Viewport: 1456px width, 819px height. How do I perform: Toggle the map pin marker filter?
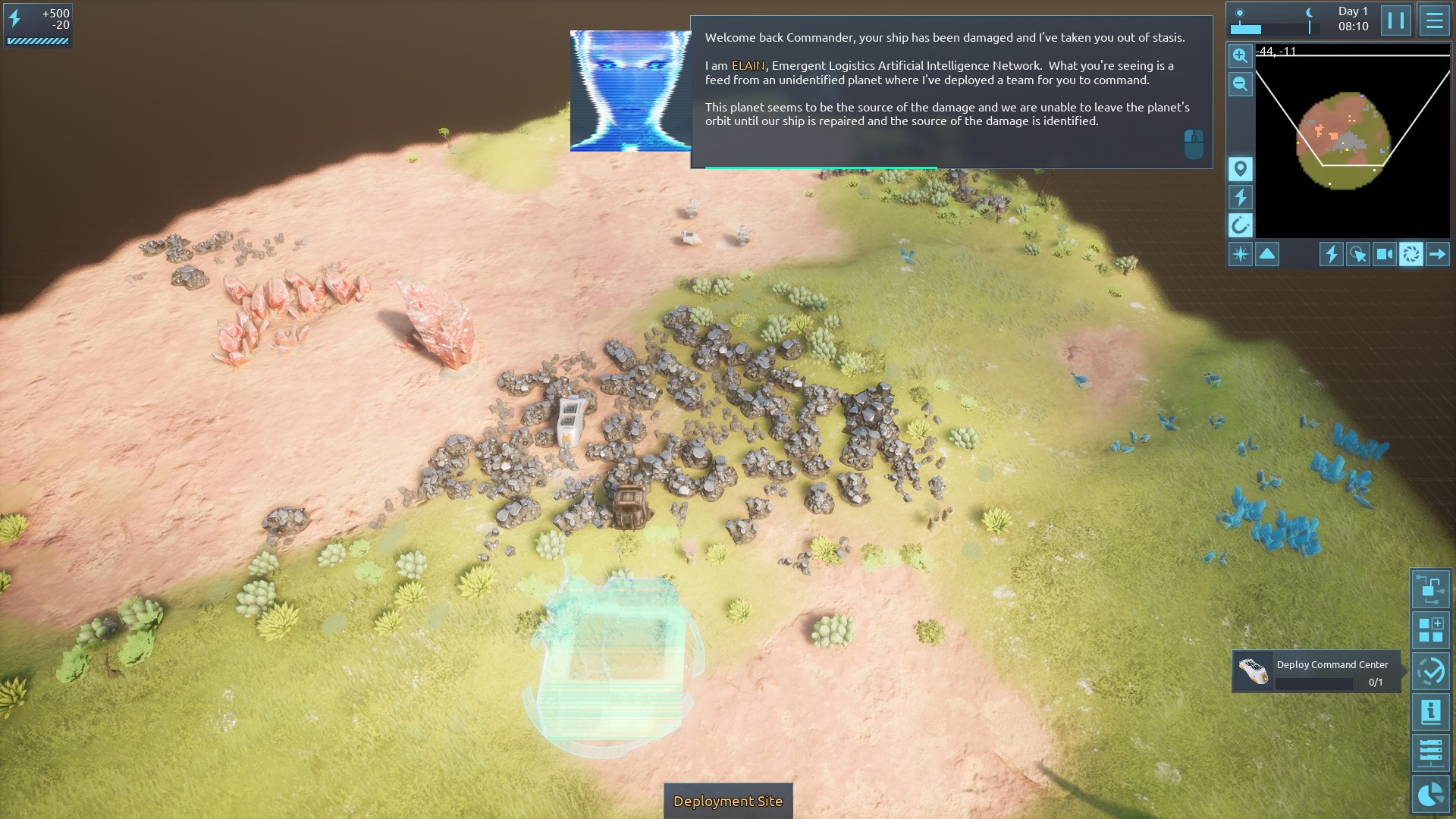point(1240,169)
